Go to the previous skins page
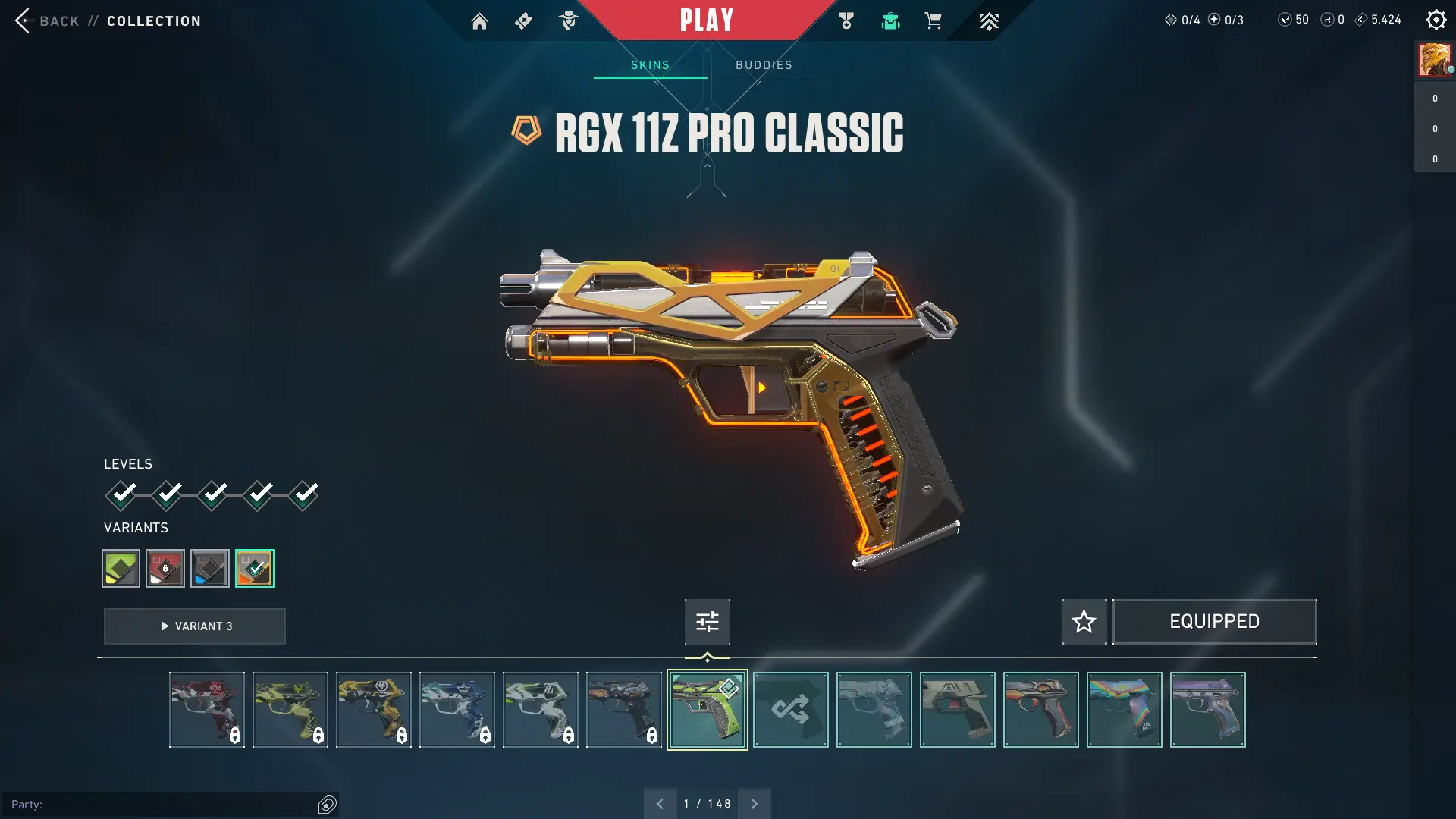This screenshot has width=1456, height=819. tap(660, 804)
